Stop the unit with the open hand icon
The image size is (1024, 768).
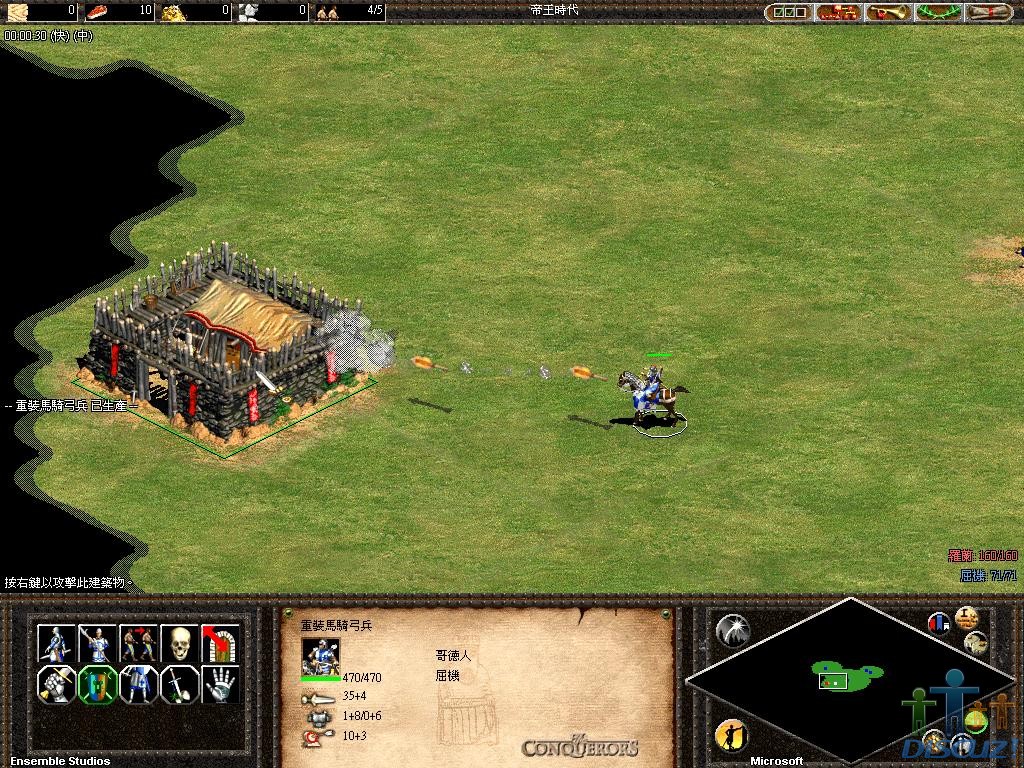220,685
